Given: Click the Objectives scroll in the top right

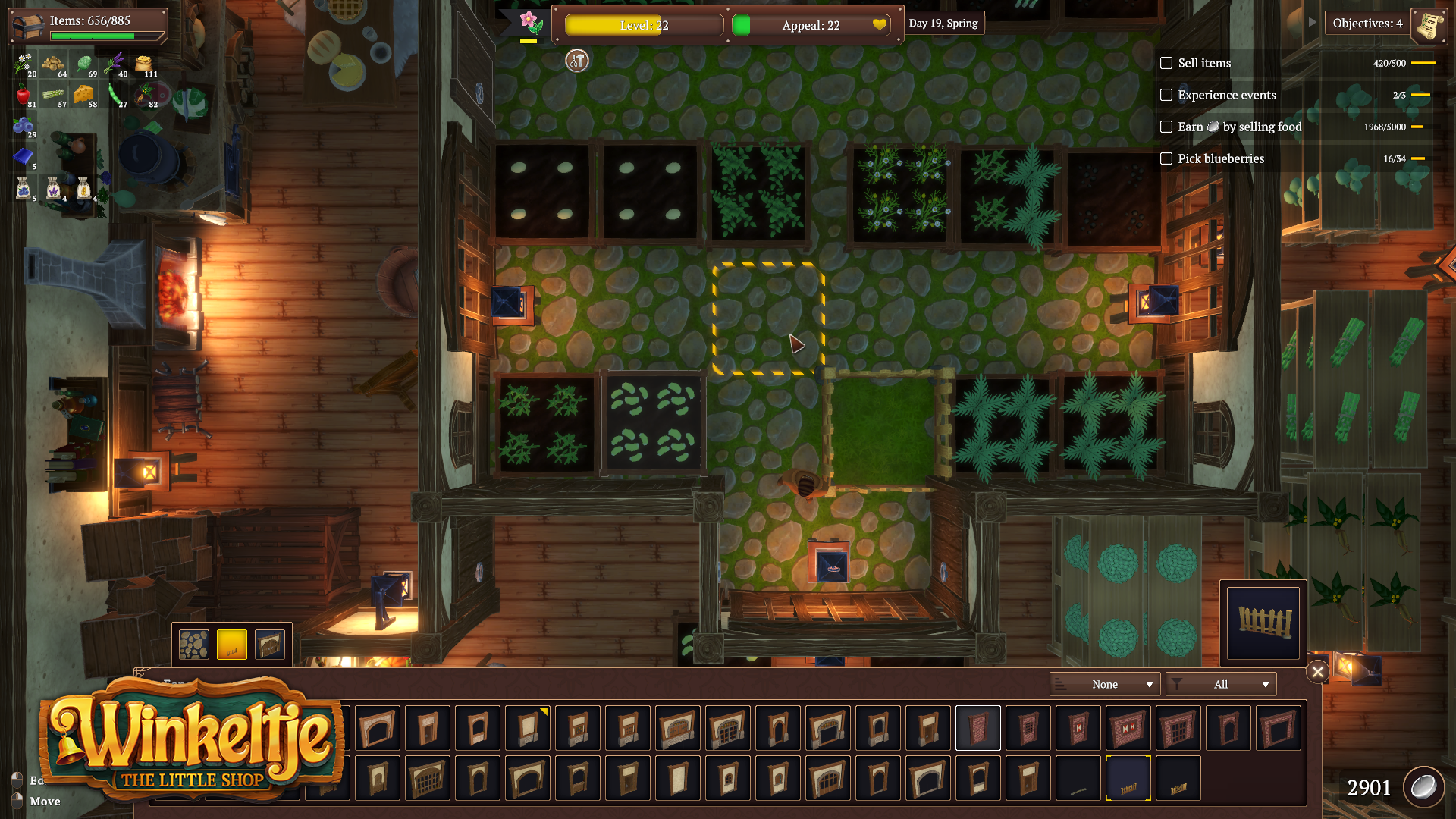Looking at the screenshot, I should point(1429,24).
